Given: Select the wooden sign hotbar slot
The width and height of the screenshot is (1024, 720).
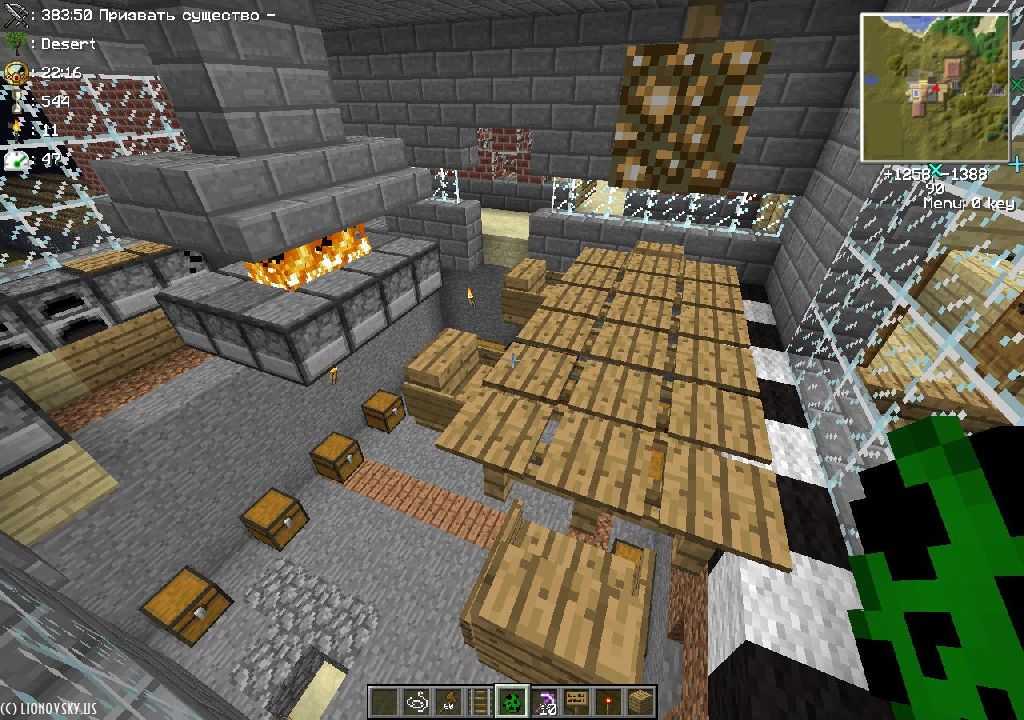Looking at the screenshot, I should pyautogui.click(x=576, y=702).
